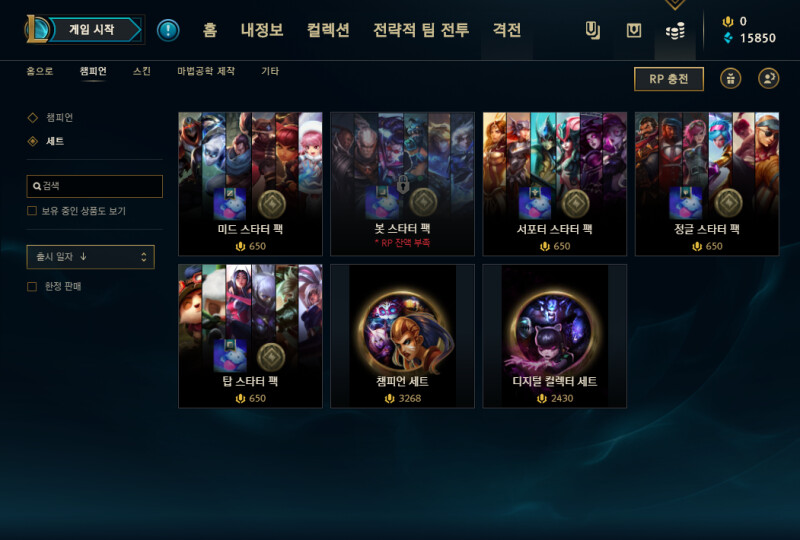This screenshot has width=800, height=540.
Task: Click the 검색 search field
Action: click(95, 186)
